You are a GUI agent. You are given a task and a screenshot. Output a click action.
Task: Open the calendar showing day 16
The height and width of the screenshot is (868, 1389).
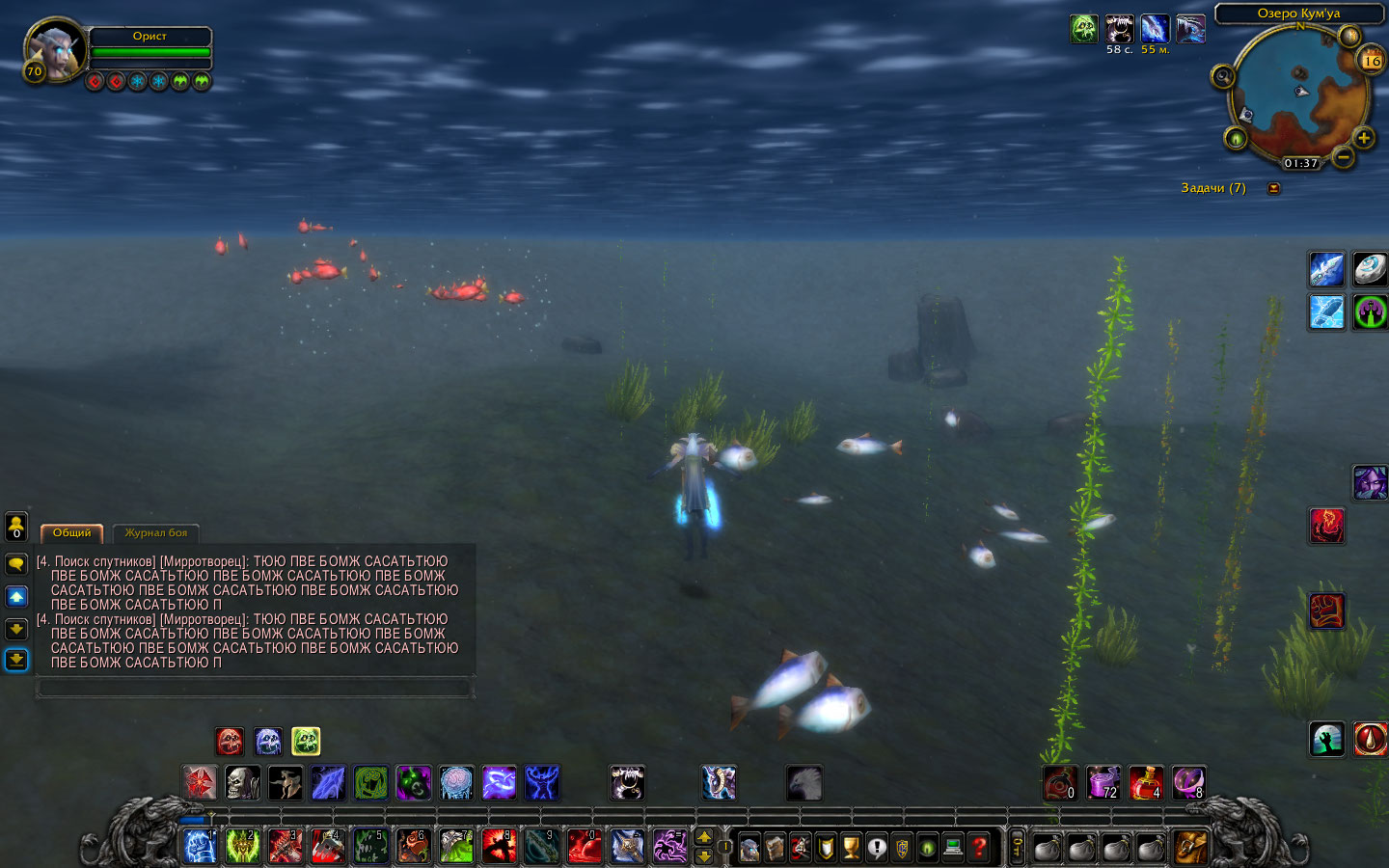click(1371, 61)
